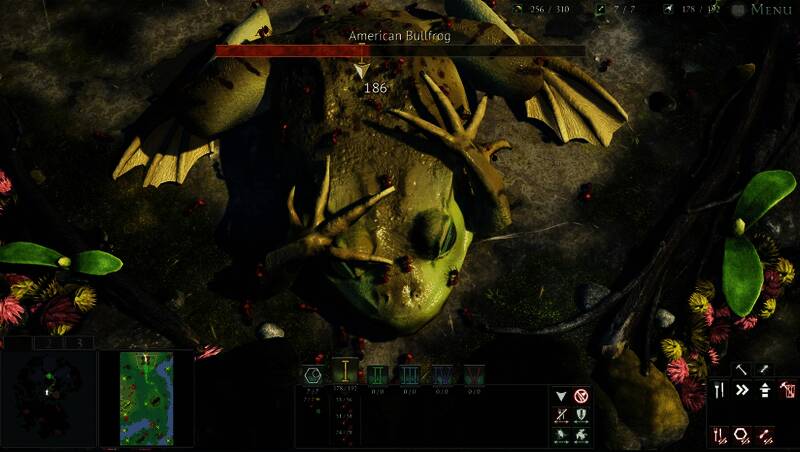The height and width of the screenshot is (452, 800).
Task: Select the hexagon queen group tab
Action: click(x=312, y=374)
